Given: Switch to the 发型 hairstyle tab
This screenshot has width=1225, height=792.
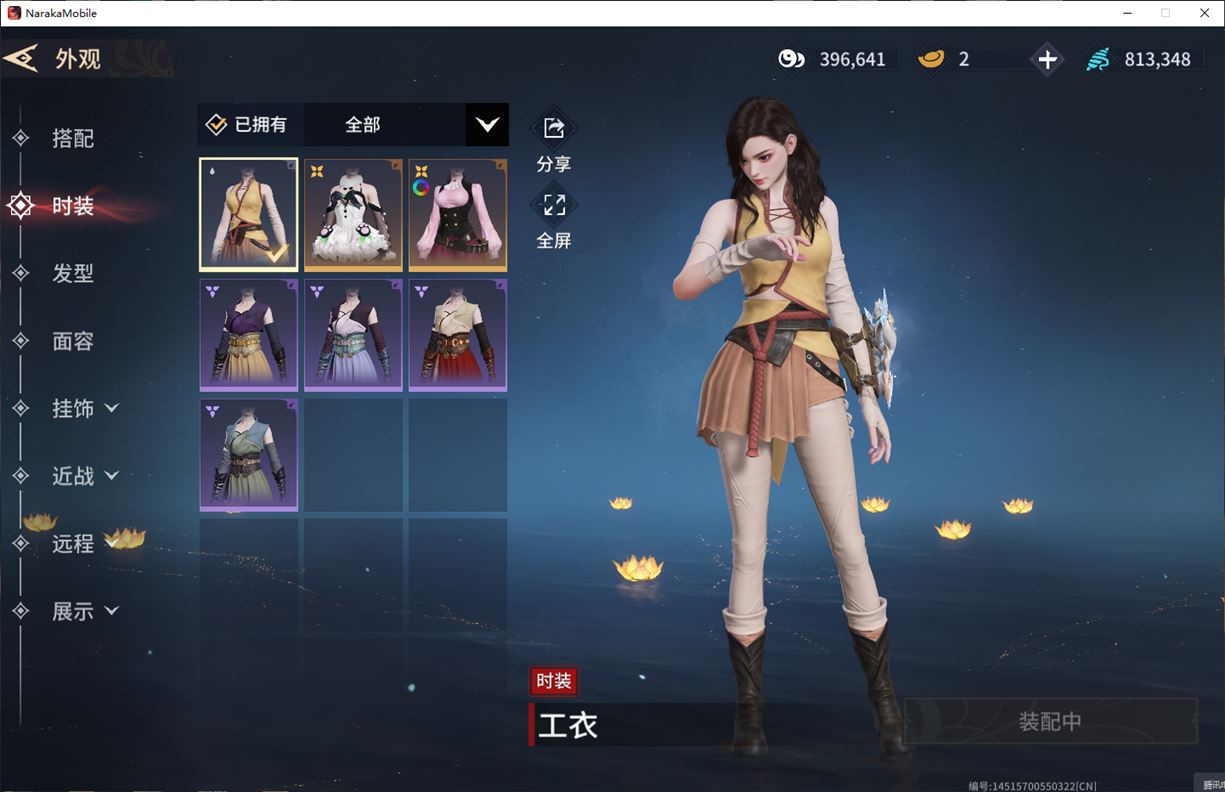Looking at the screenshot, I should [x=72, y=273].
